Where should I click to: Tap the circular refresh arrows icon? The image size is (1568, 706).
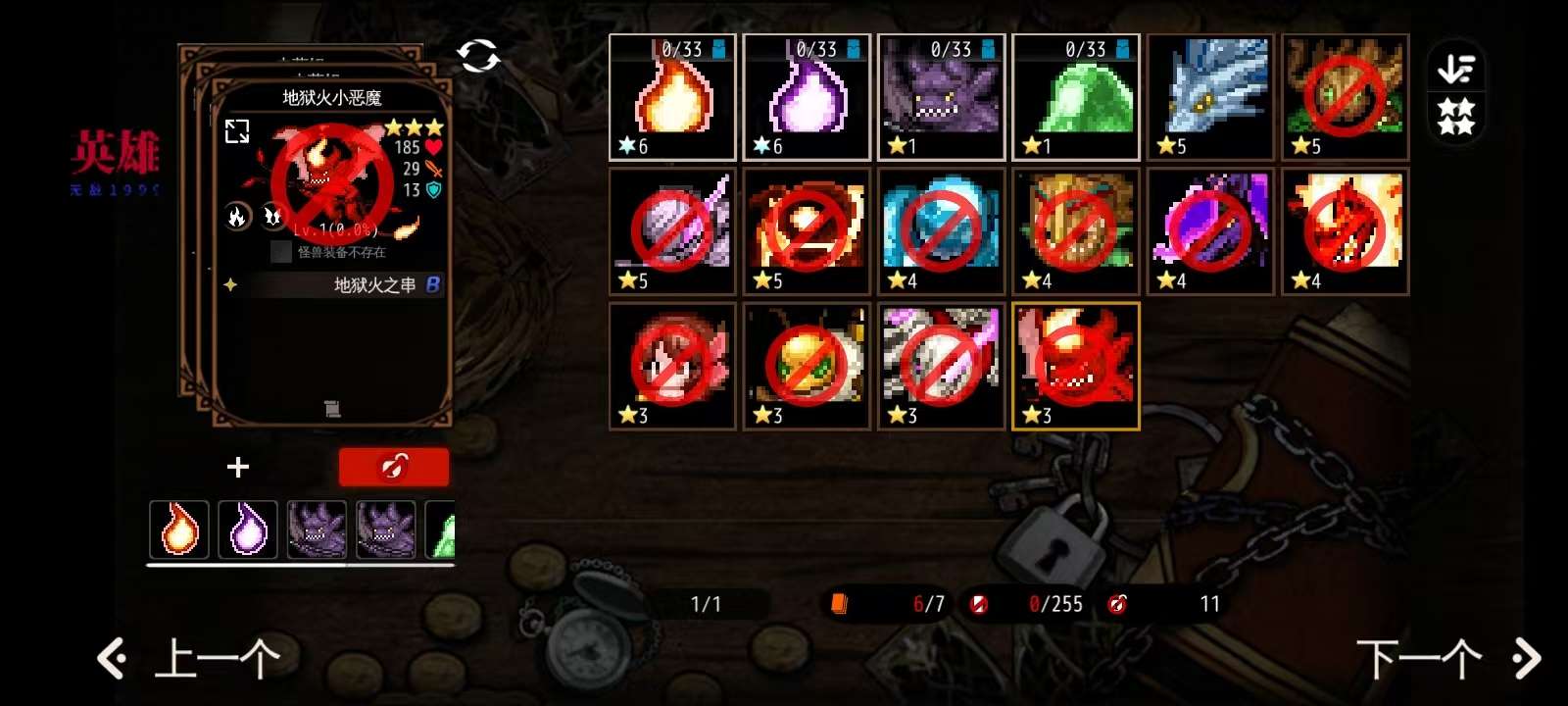point(478,56)
